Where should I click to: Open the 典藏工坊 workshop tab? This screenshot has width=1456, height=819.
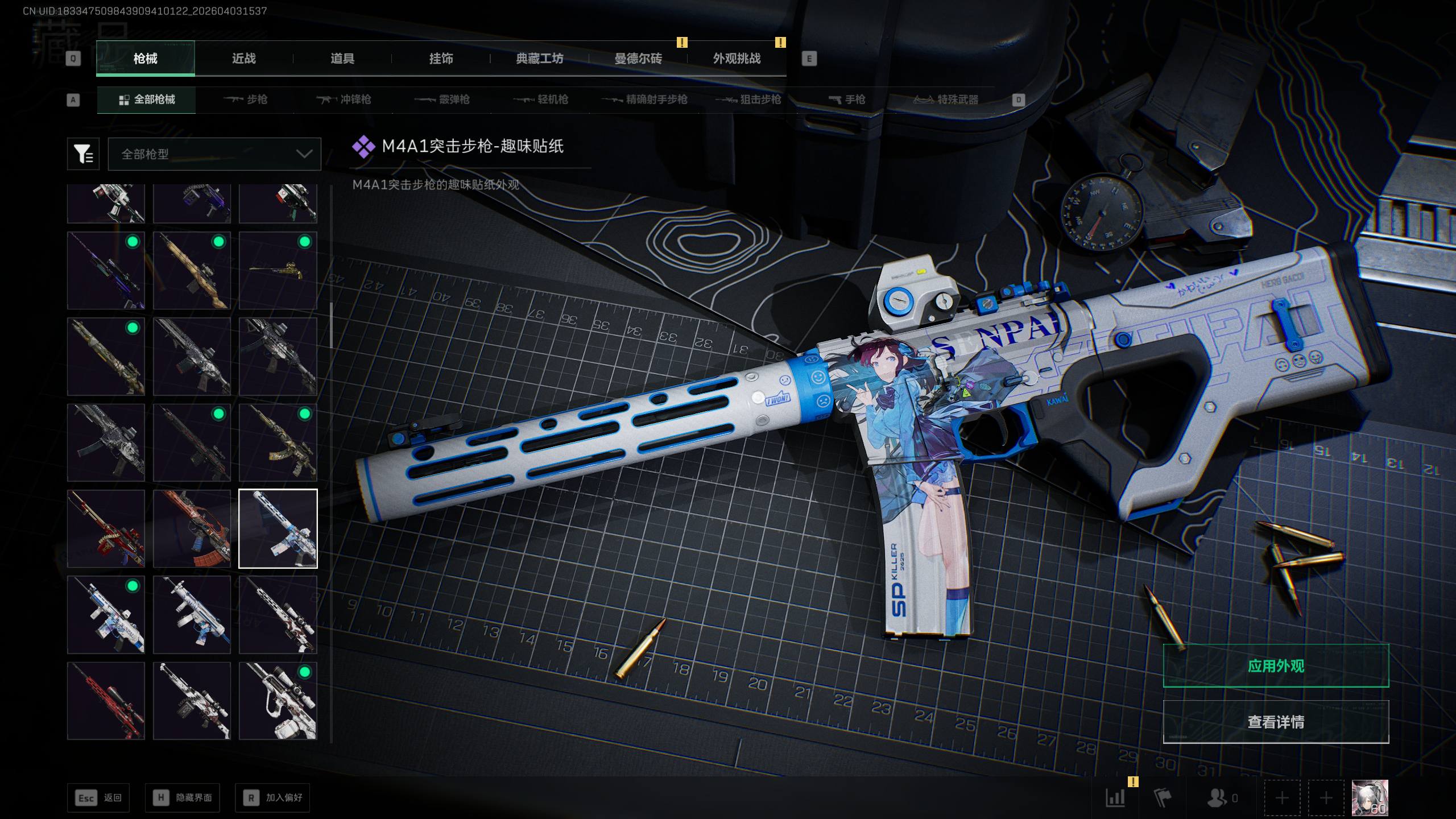point(539,59)
